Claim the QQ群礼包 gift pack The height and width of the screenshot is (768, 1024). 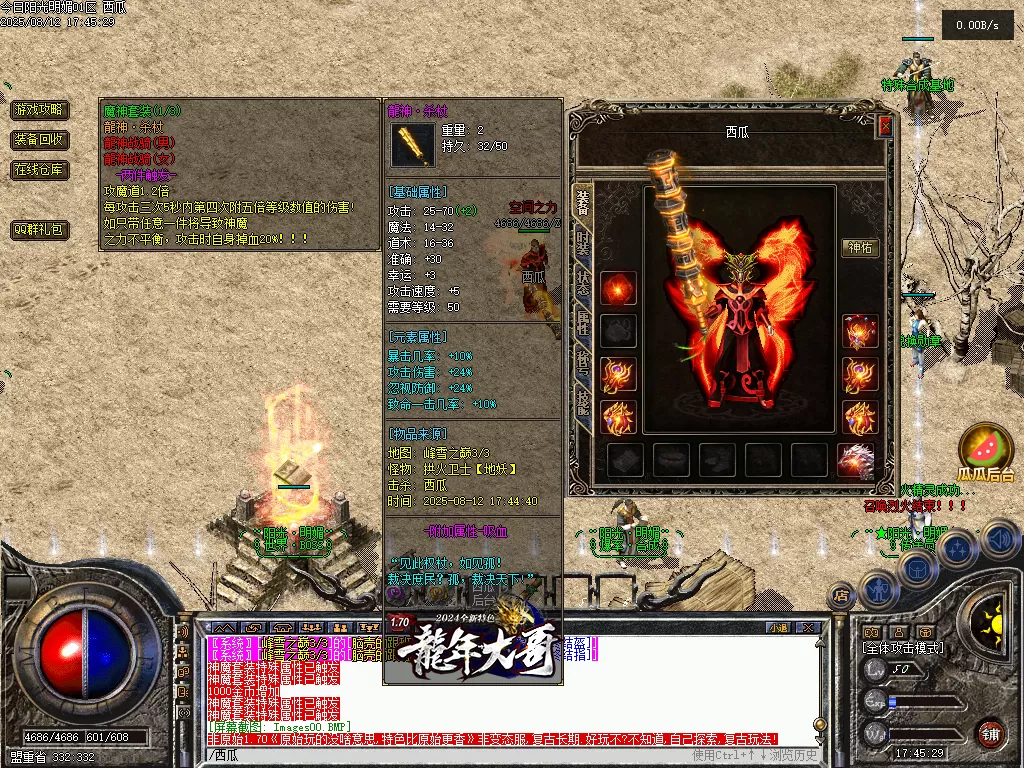coord(40,230)
